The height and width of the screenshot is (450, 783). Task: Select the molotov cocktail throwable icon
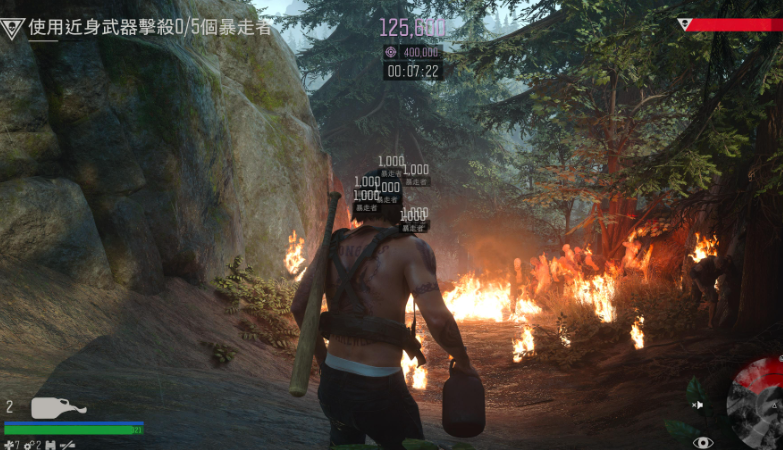point(58,408)
